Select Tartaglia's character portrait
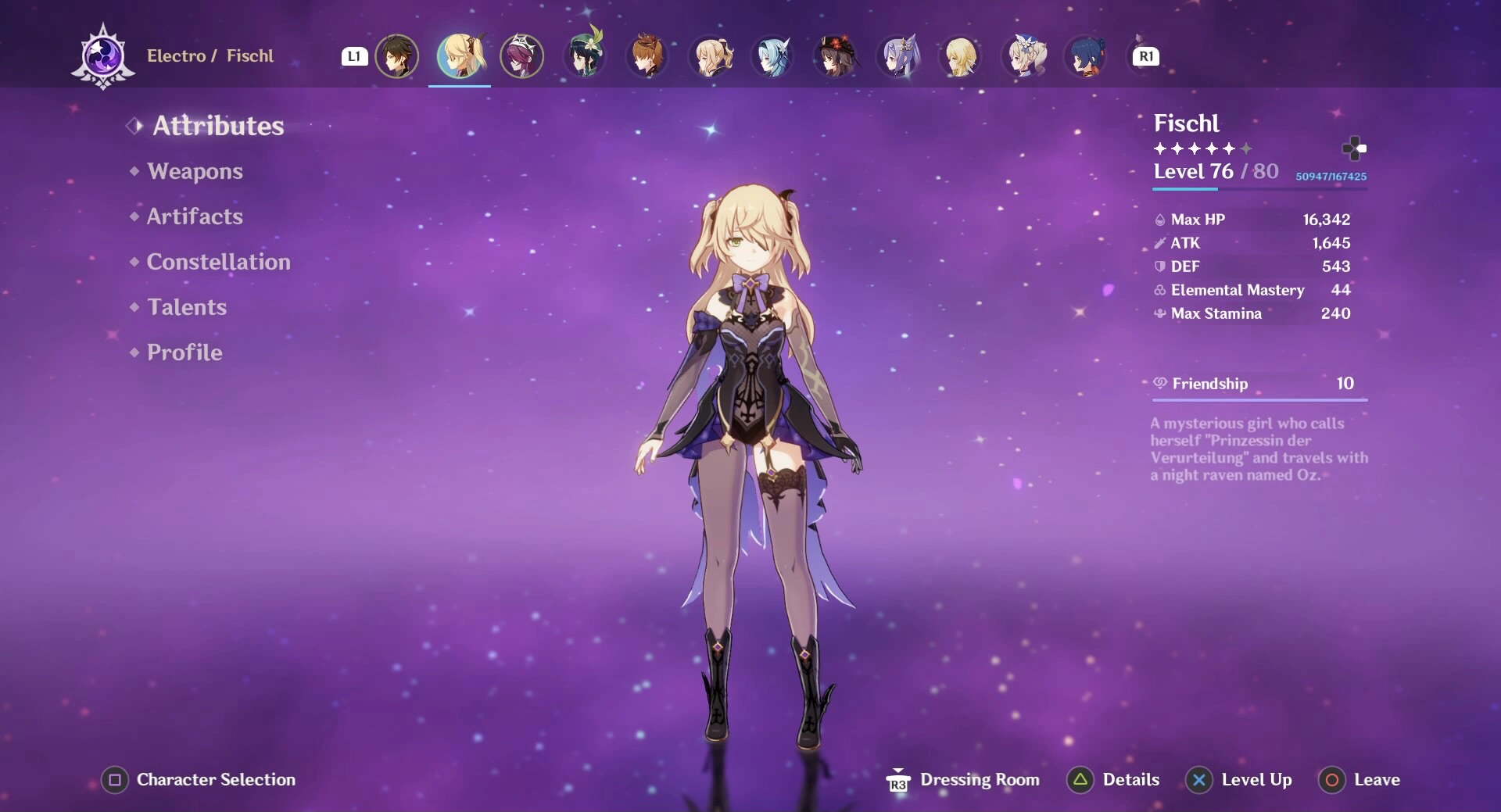Viewport: 1501px width, 812px height. 647,55
